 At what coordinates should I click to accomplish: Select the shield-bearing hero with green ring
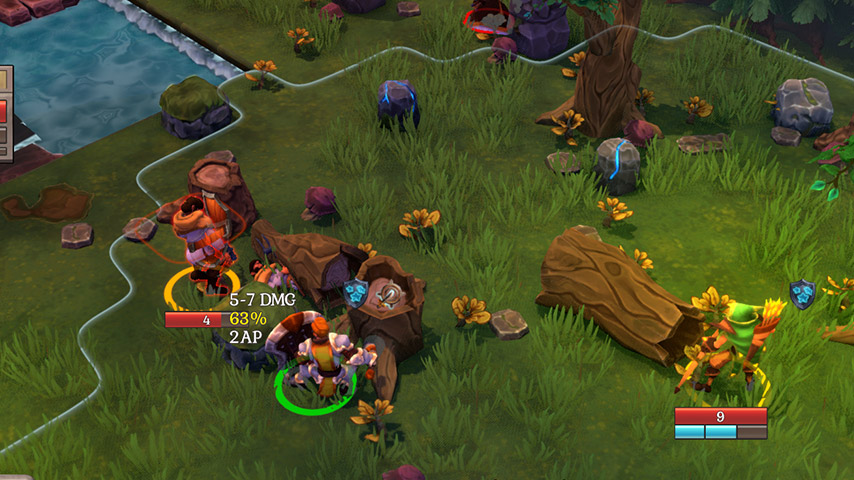(315, 362)
